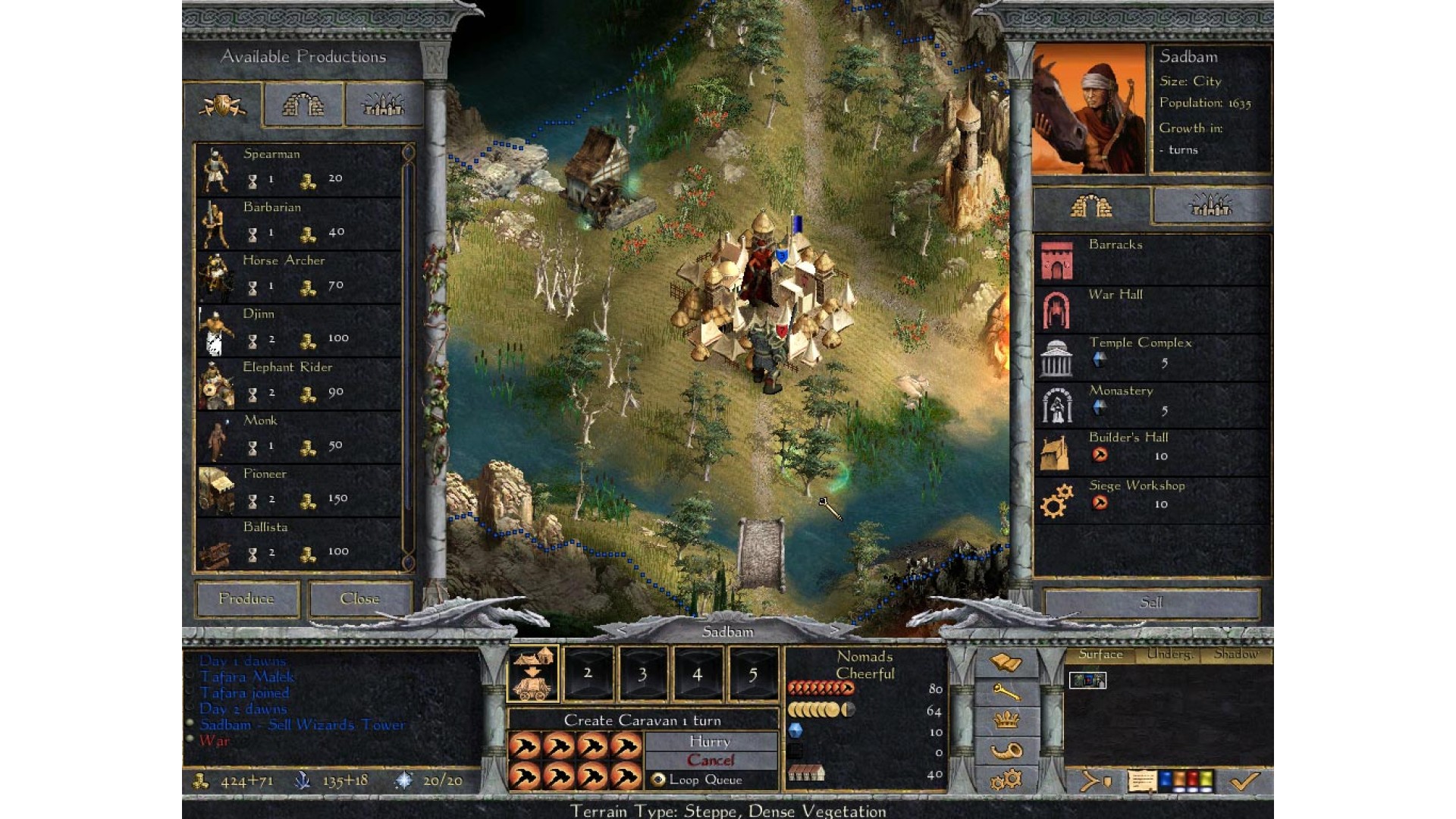
Task: Click the Produce button
Action: tap(246, 599)
